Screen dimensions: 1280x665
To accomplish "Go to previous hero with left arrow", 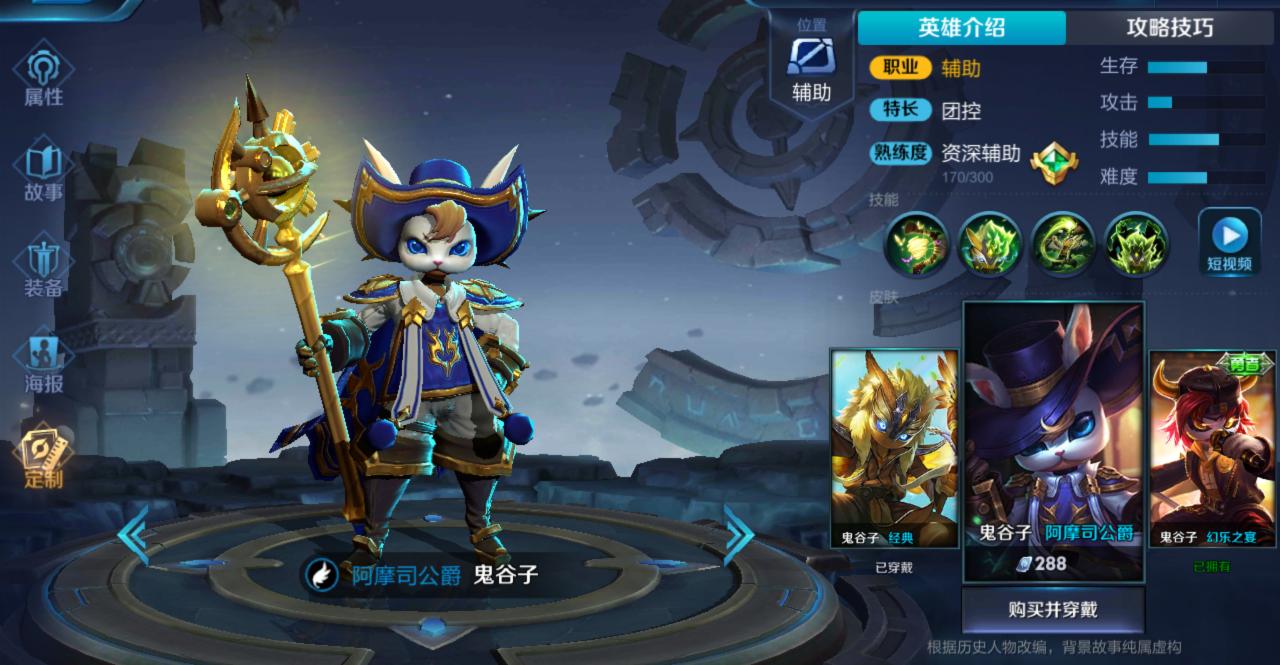I will 133,535.
